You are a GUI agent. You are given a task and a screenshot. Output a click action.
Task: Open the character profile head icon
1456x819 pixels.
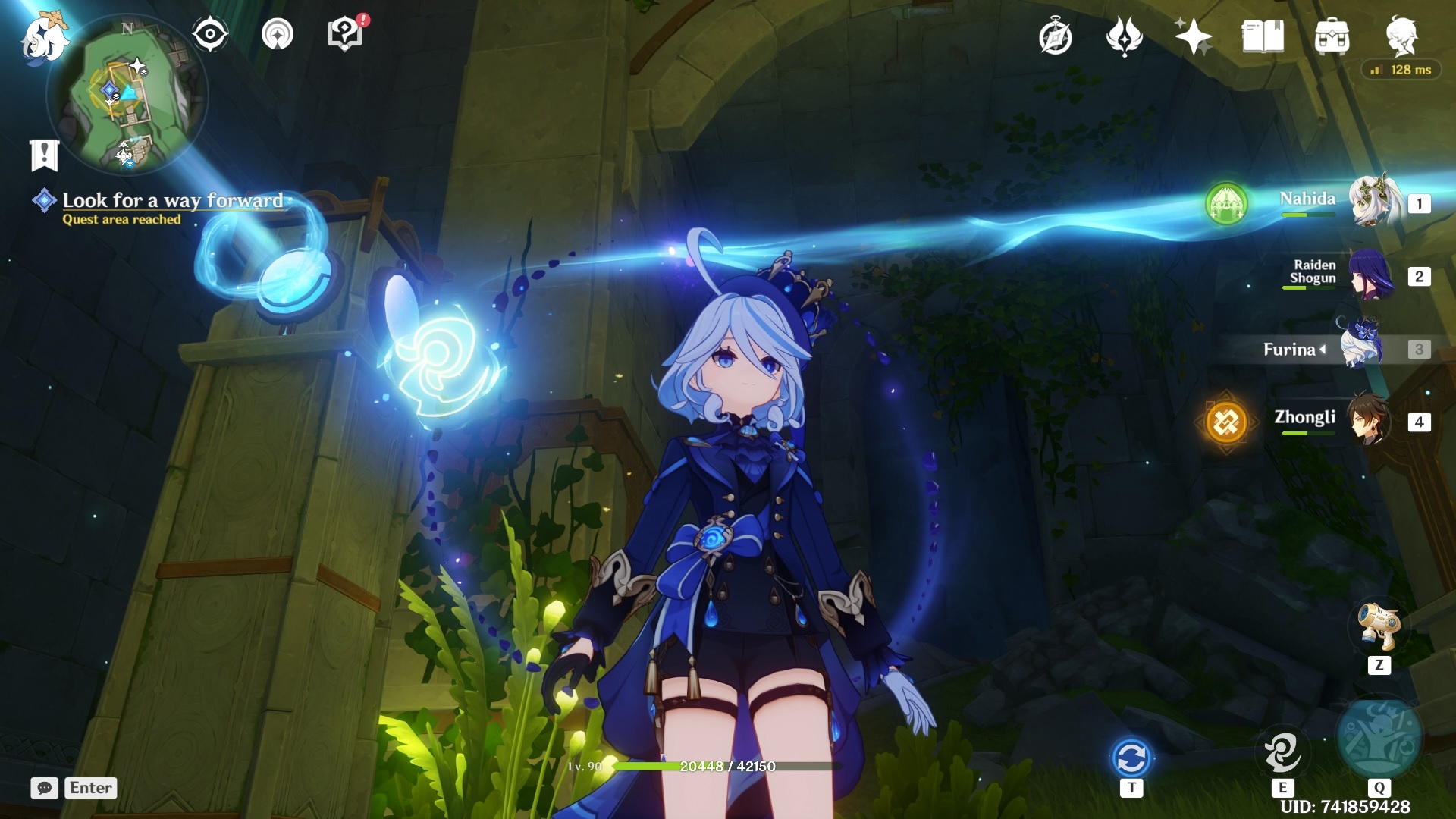pos(1401,36)
